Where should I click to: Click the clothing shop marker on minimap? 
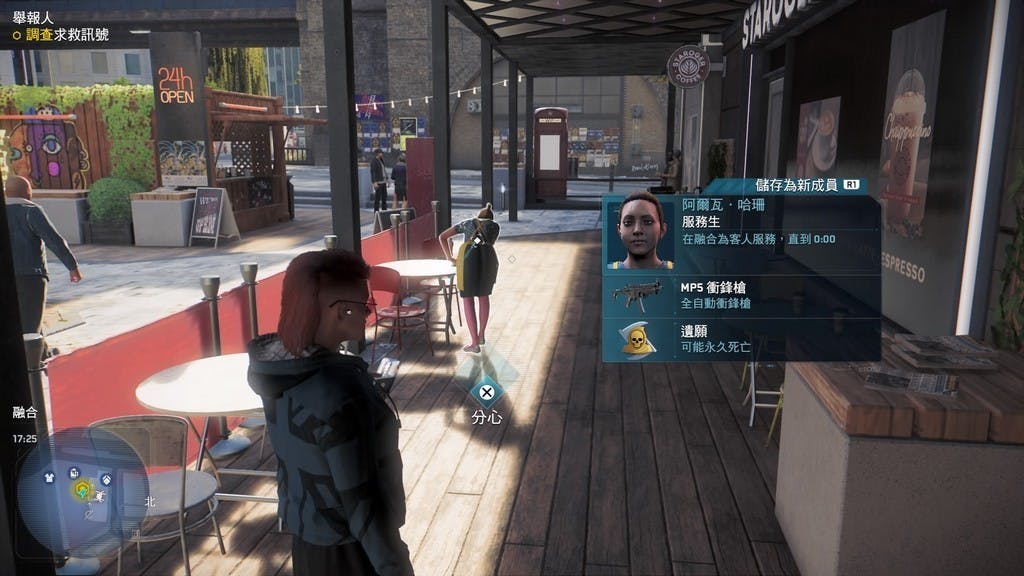pyautogui.click(x=50, y=477)
